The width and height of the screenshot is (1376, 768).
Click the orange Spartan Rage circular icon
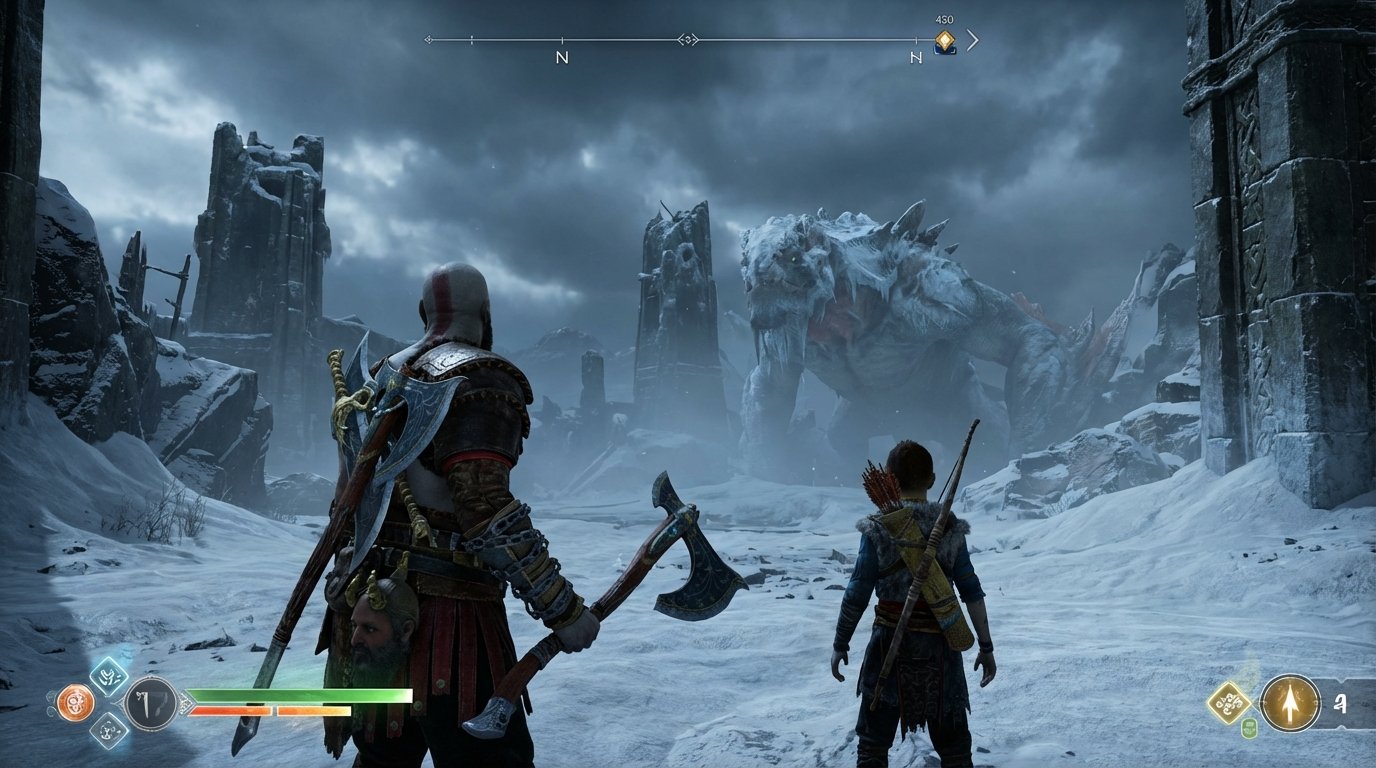(75, 701)
